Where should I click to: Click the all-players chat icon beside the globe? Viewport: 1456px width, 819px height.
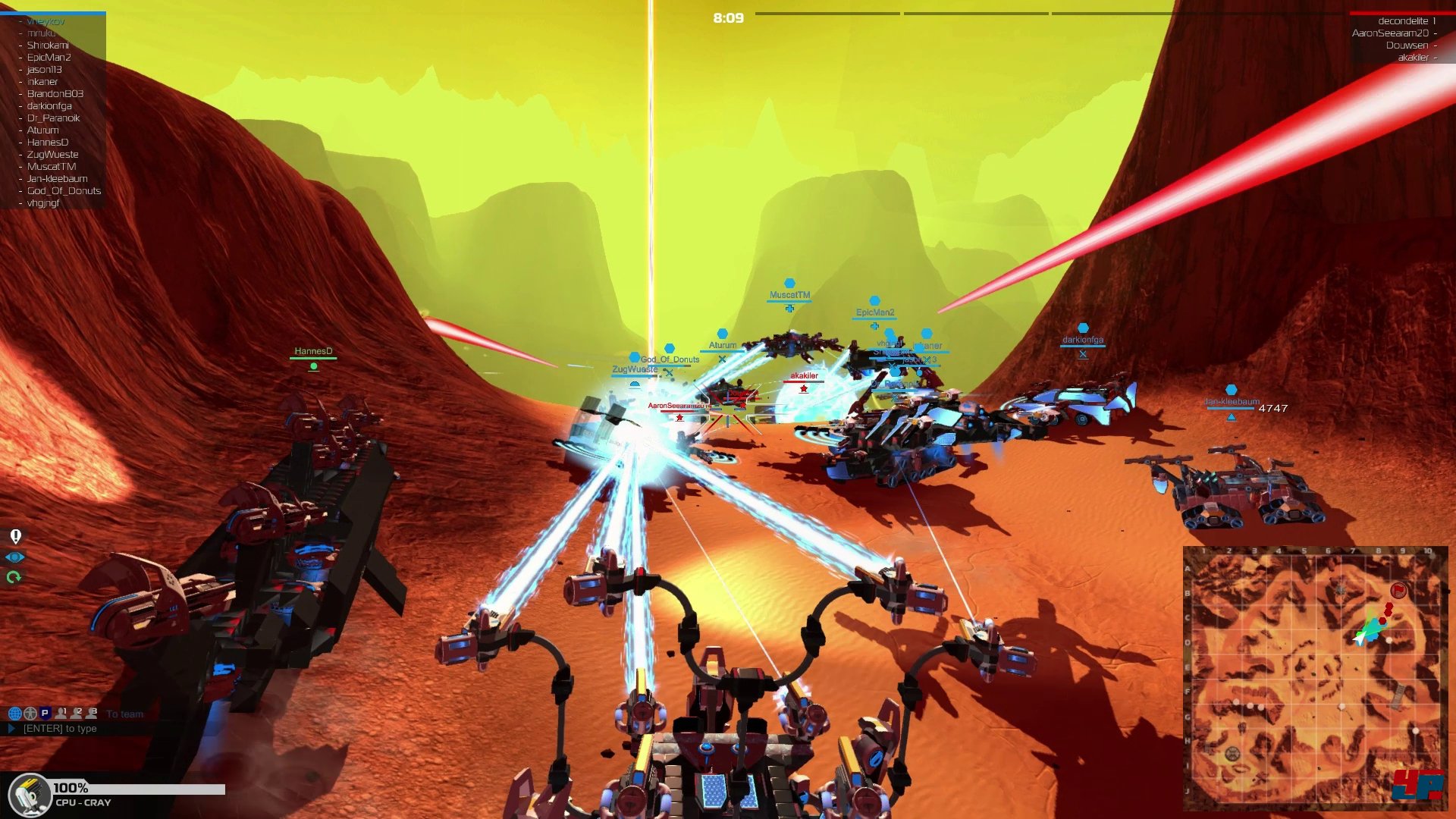pos(30,713)
